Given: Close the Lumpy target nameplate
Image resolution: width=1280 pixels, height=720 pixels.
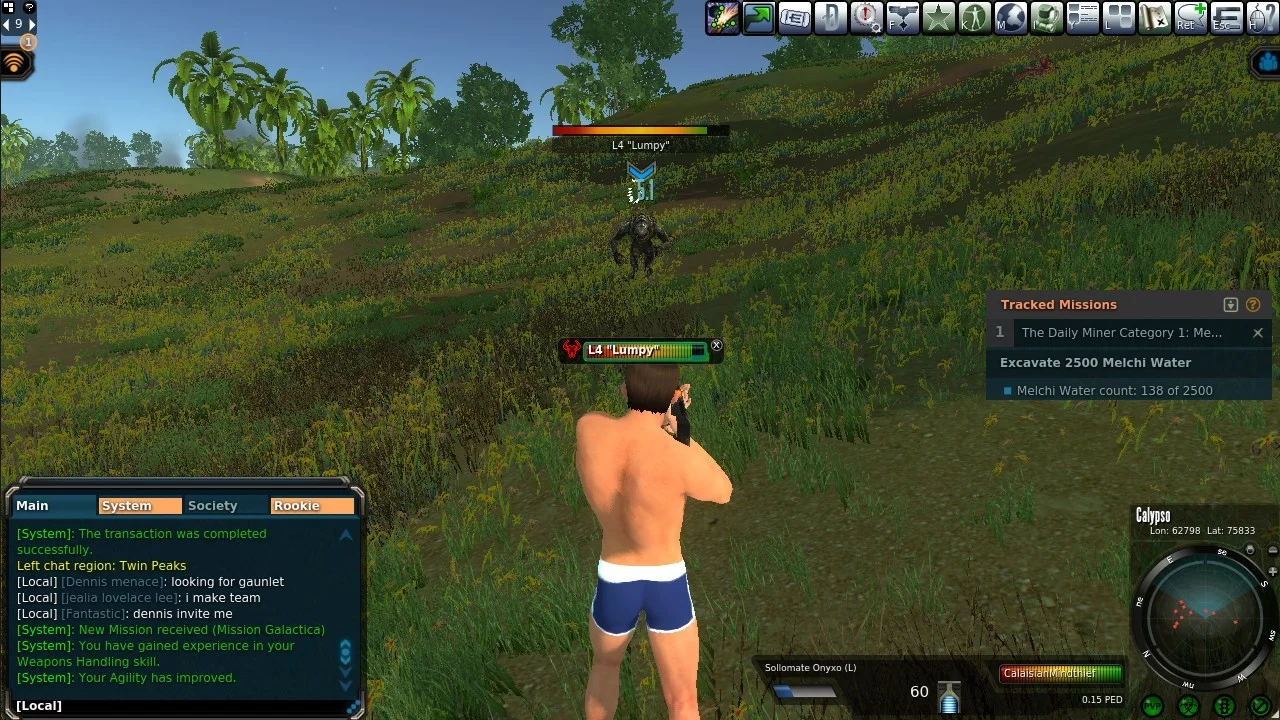Looking at the screenshot, I should point(716,345).
